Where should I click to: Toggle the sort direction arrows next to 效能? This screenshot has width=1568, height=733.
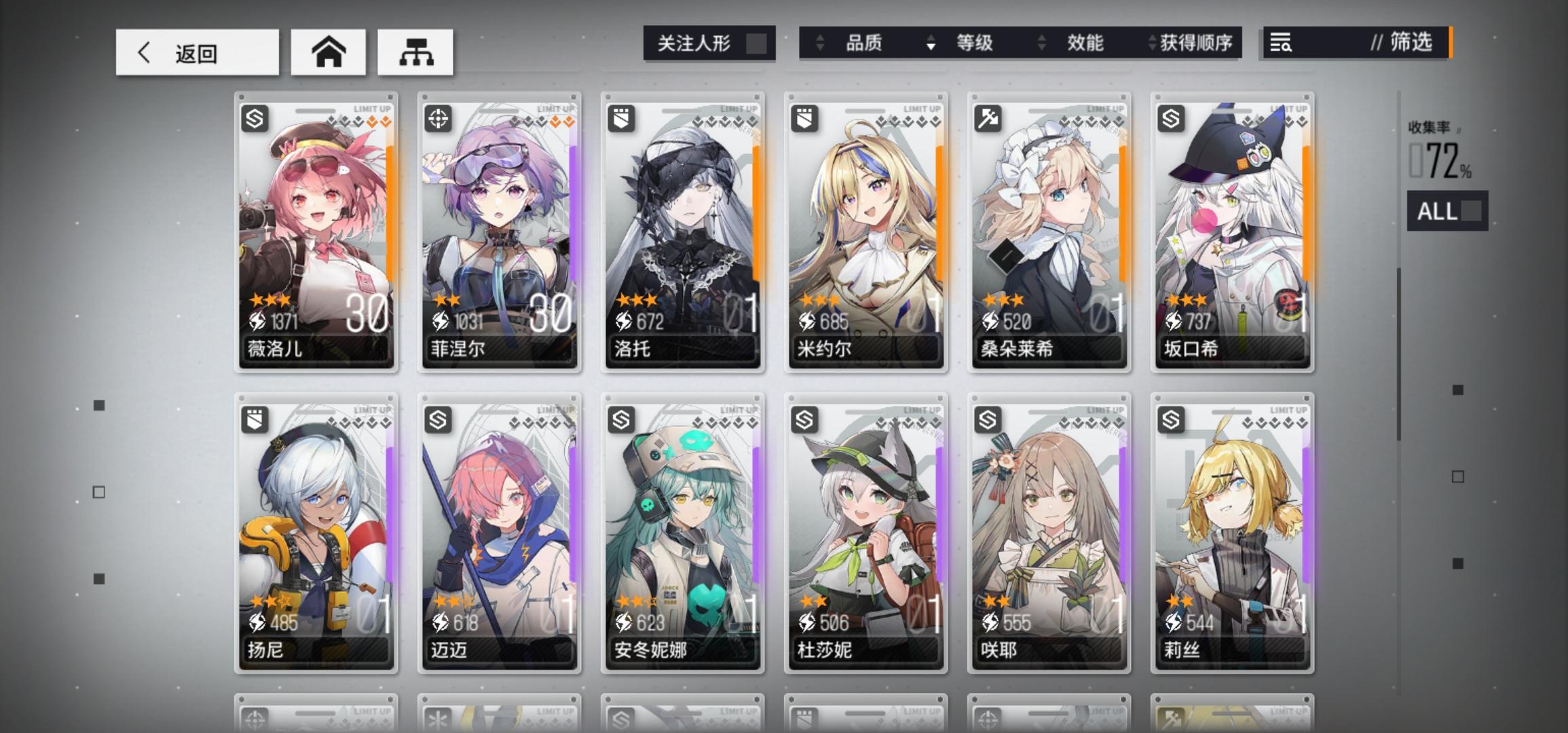[1040, 43]
